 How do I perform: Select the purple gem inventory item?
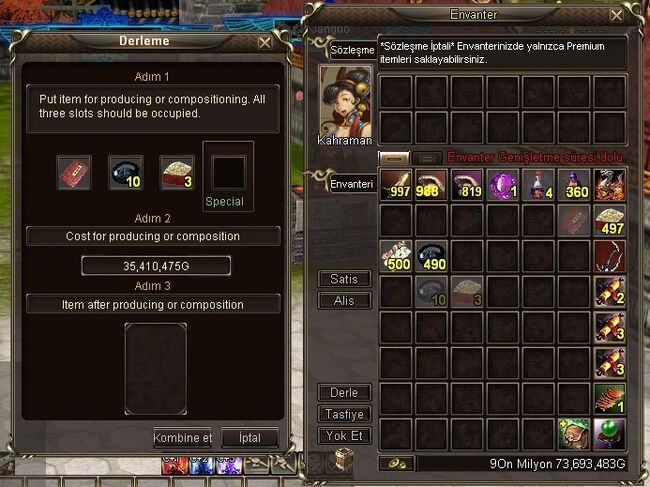(502, 186)
